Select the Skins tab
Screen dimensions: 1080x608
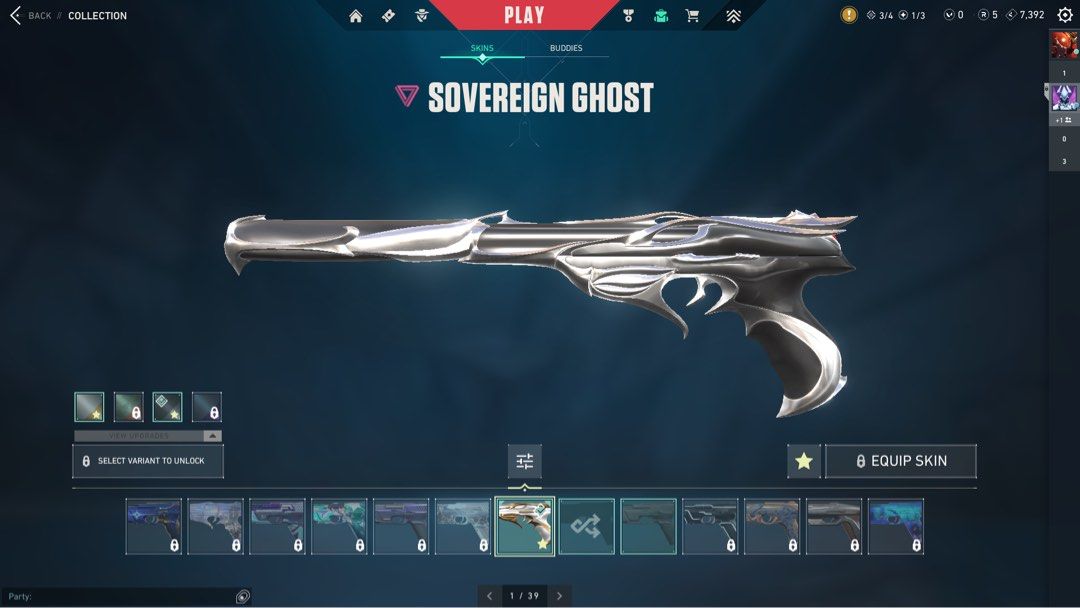coord(482,48)
